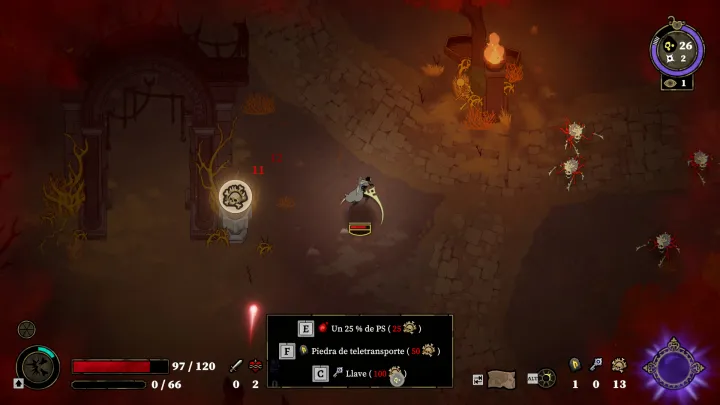Click the small round badge above the character emblem

pyautogui.click(x=26, y=328)
